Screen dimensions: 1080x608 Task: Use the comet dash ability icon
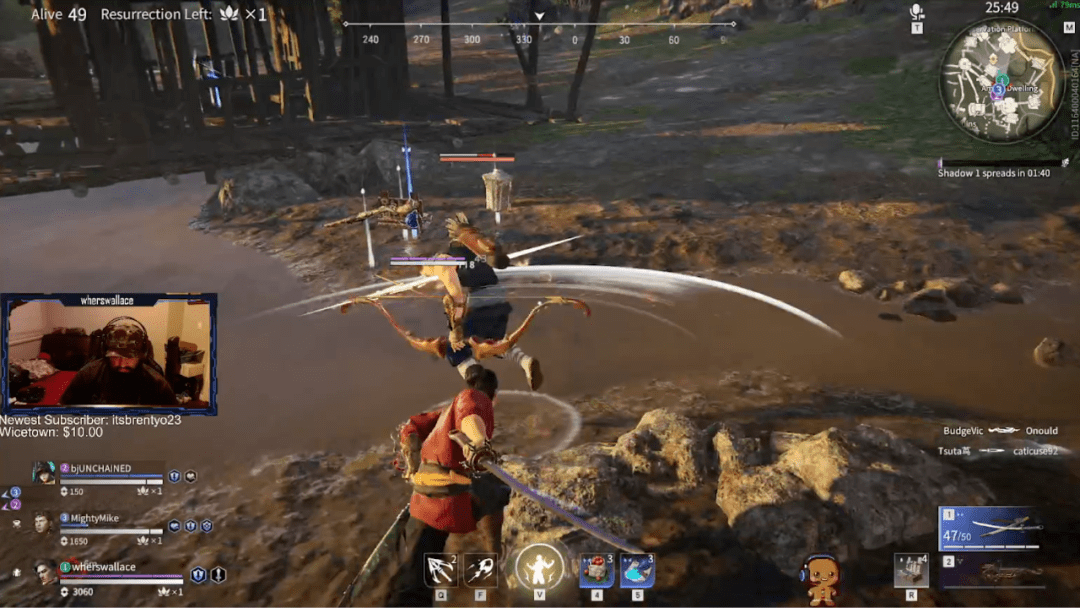pyautogui.click(x=480, y=569)
